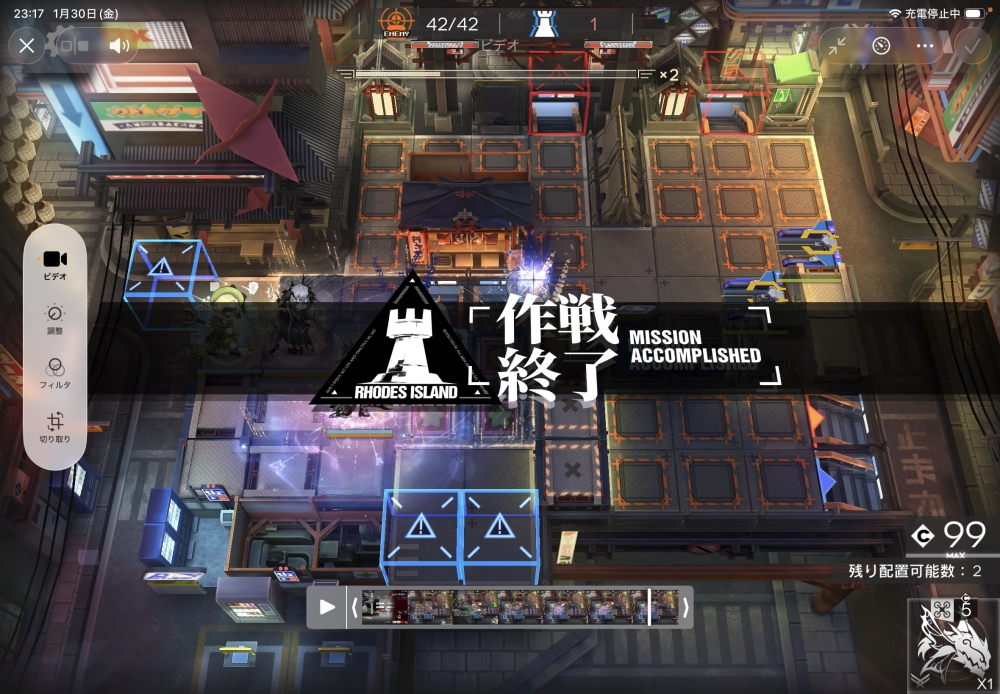
Task: Toggle the speaker sound button
Action: click(x=120, y=45)
